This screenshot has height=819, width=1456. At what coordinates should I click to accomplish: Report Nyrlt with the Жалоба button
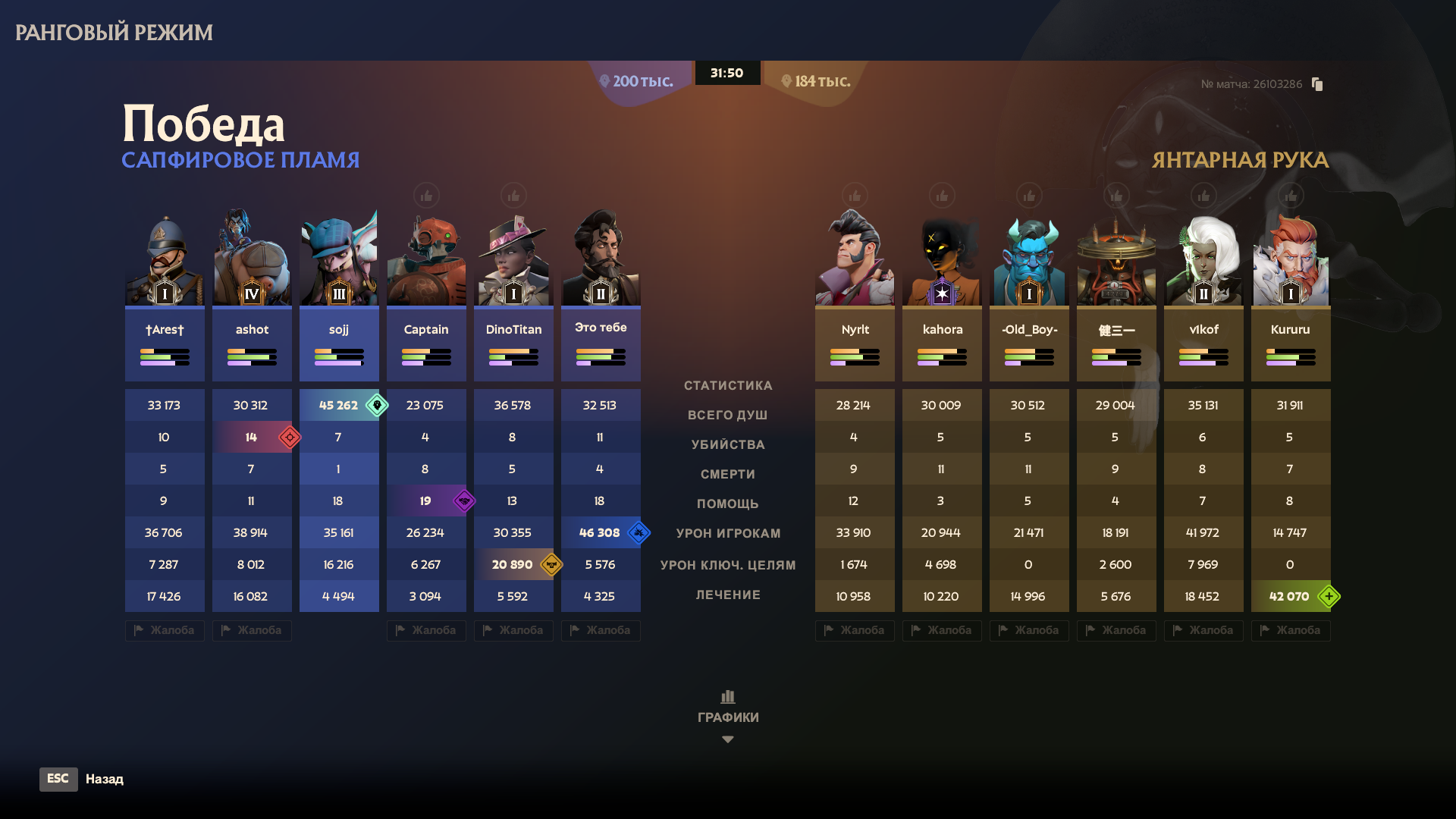(x=855, y=630)
